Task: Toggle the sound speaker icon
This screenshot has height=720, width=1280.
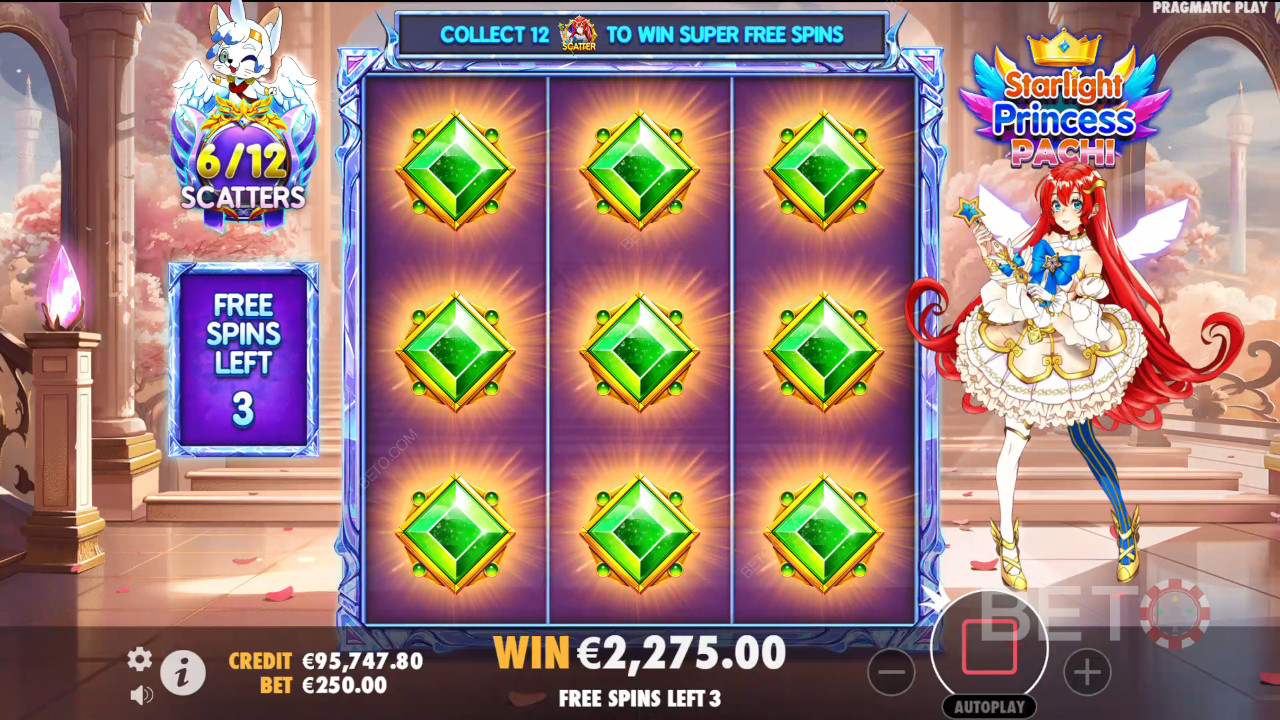Action: pos(141,693)
